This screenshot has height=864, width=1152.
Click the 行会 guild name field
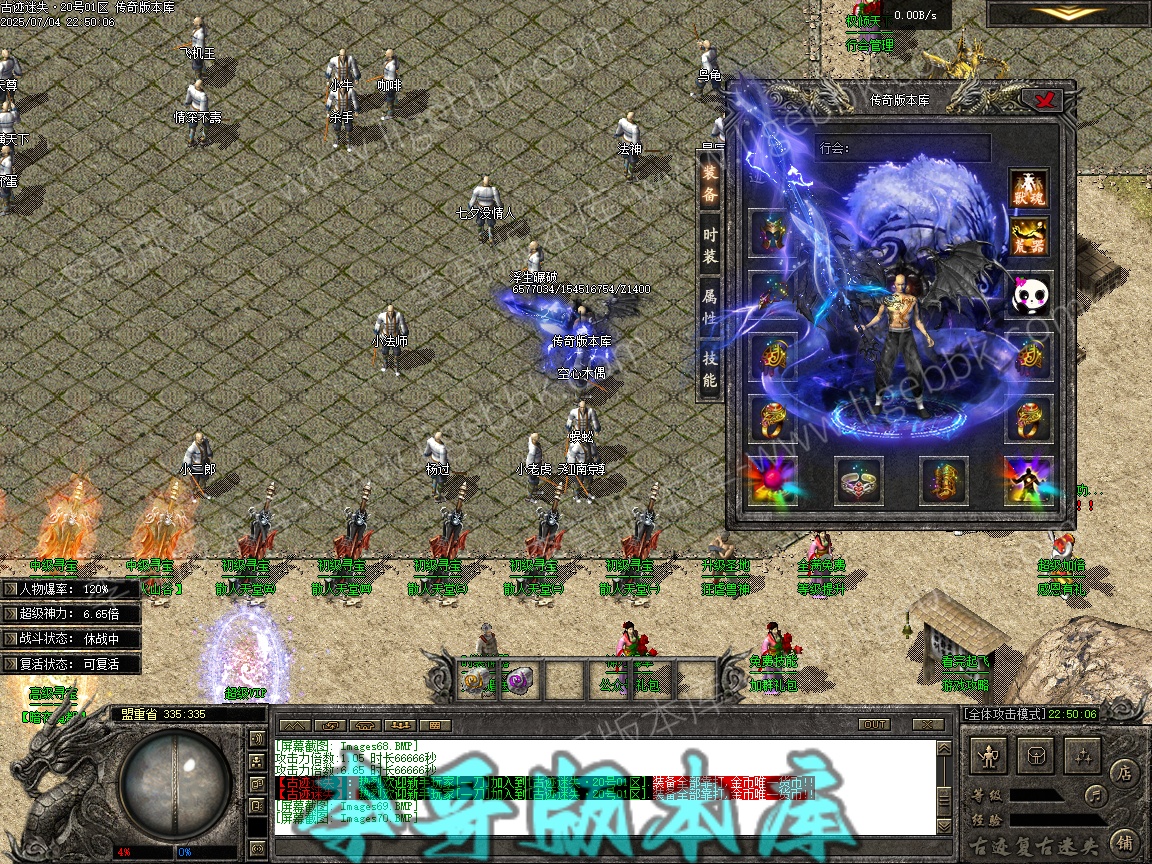click(902, 148)
